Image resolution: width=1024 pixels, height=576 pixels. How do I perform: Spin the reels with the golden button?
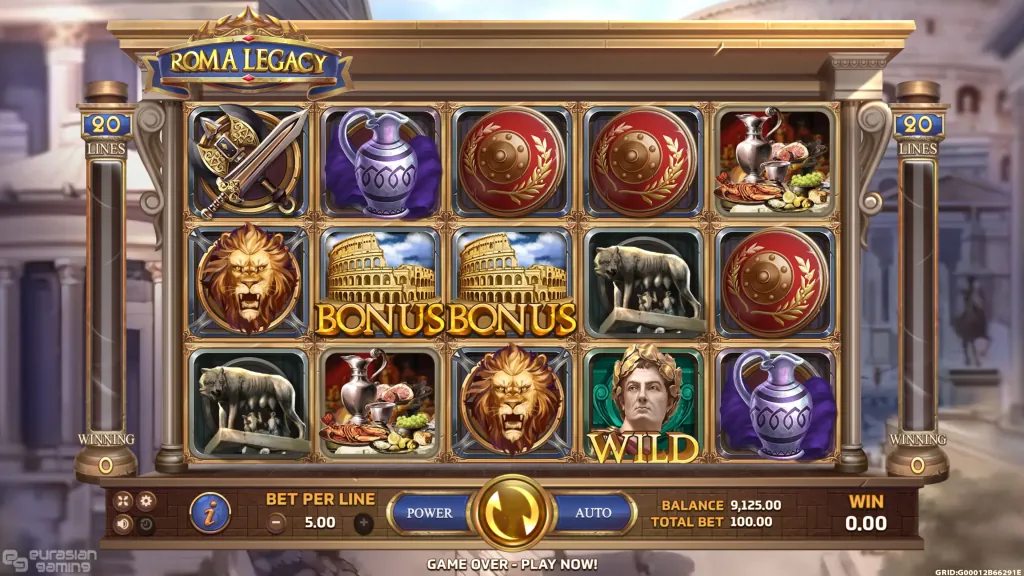point(511,513)
